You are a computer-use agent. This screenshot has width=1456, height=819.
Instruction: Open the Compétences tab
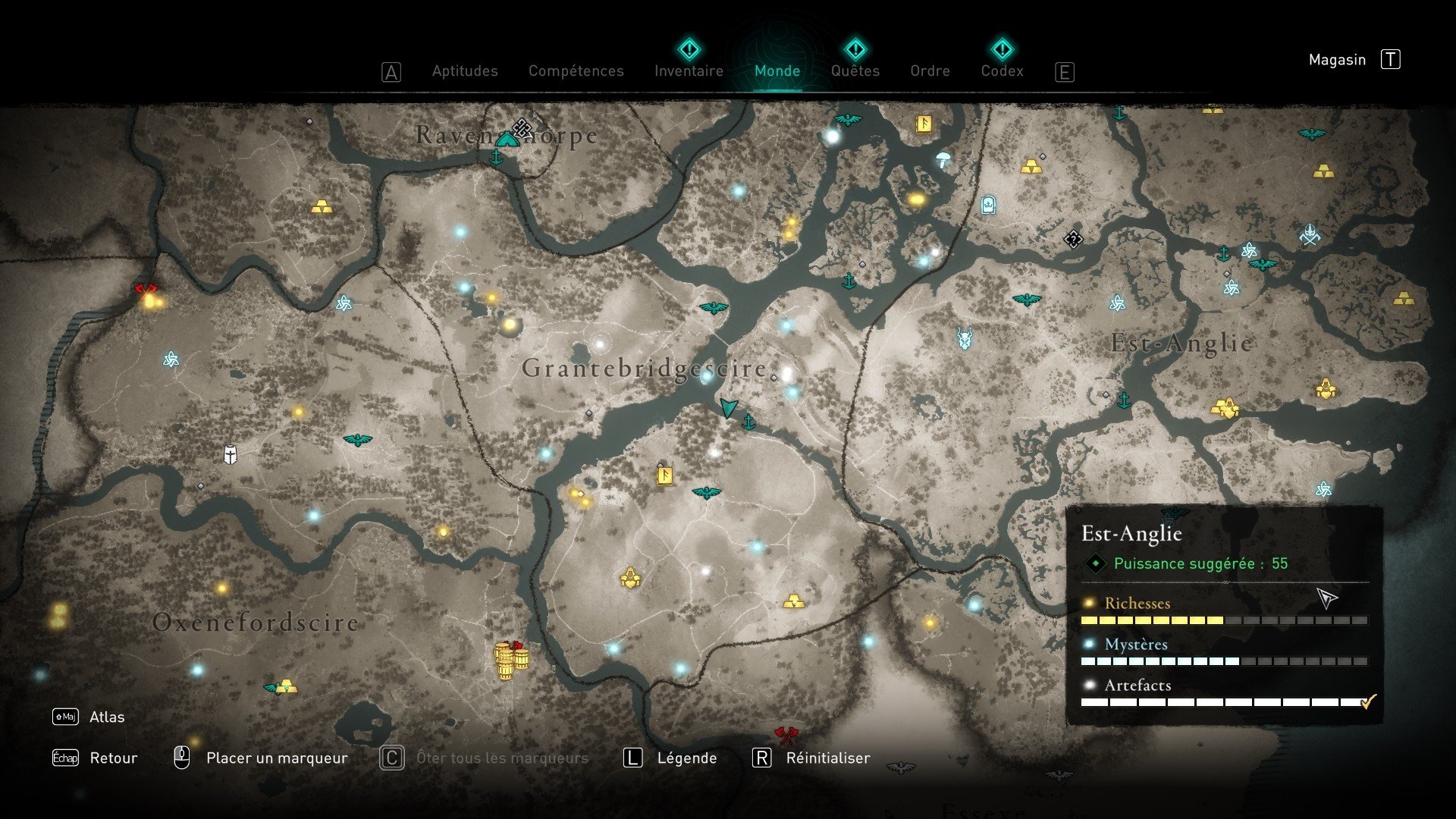(x=576, y=71)
